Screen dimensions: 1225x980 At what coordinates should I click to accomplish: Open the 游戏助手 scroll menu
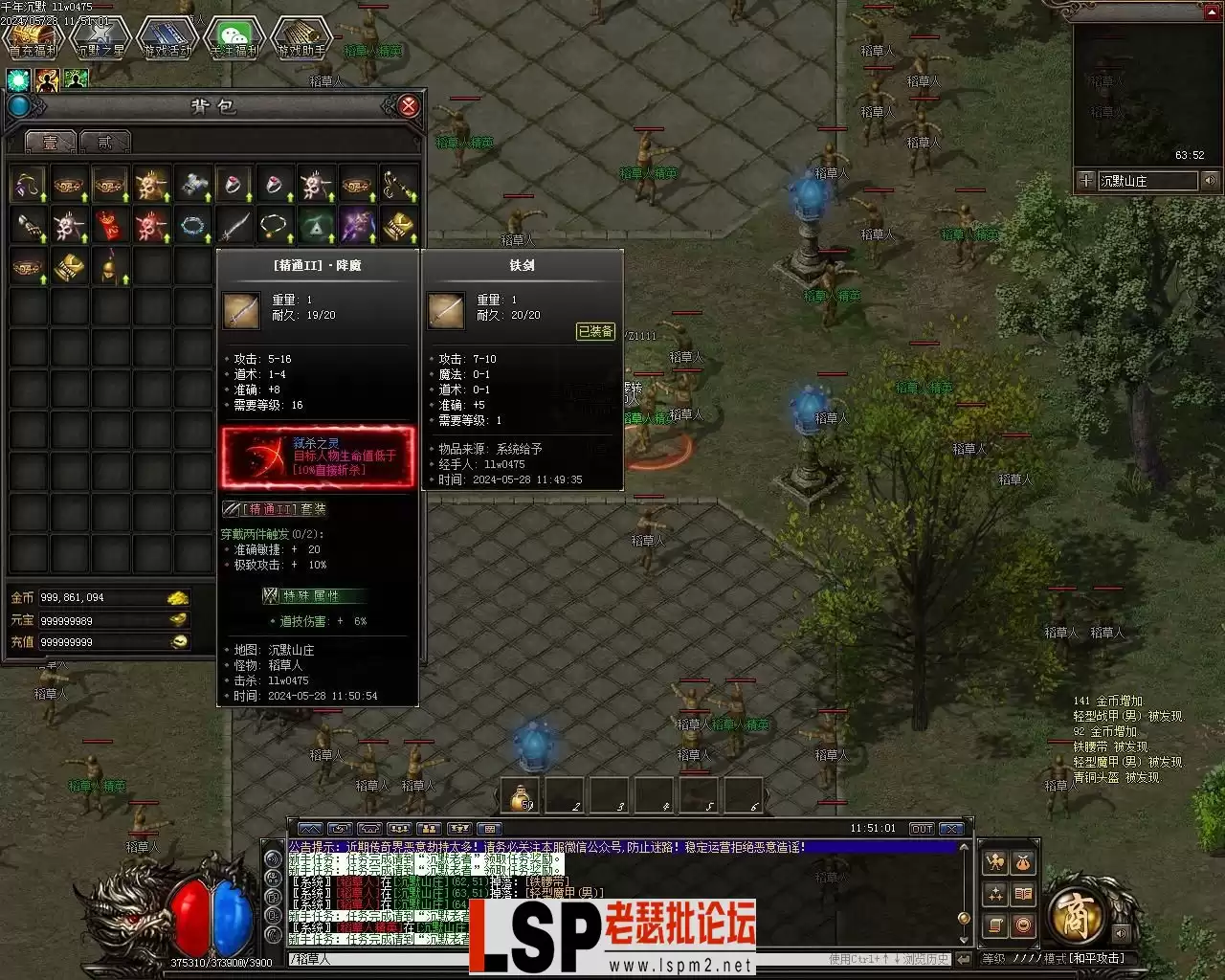[x=301, y=38]
